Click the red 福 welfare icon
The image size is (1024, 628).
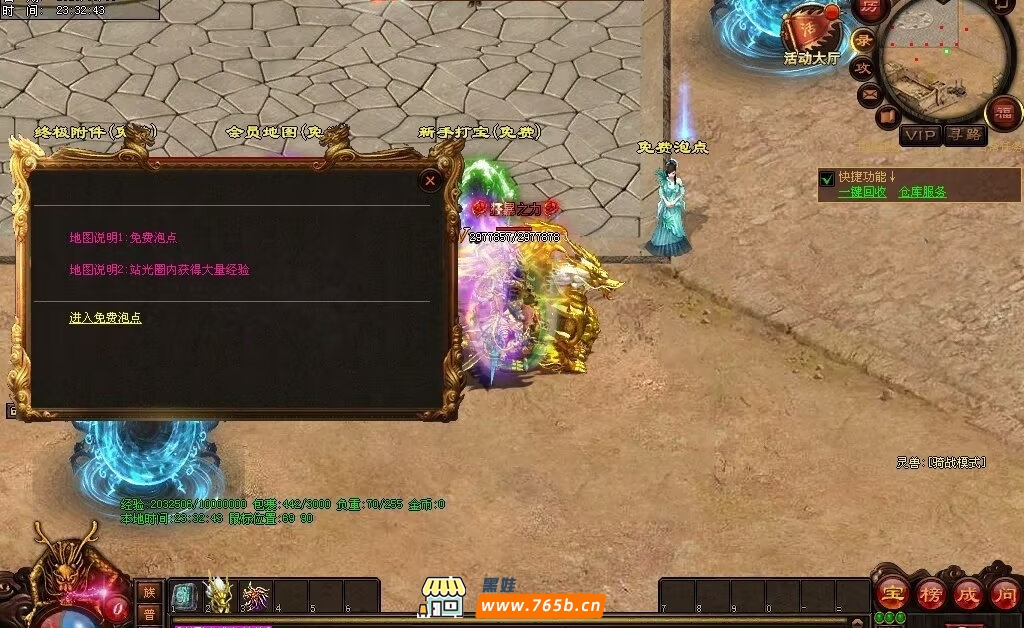[x=1002, y=112]
